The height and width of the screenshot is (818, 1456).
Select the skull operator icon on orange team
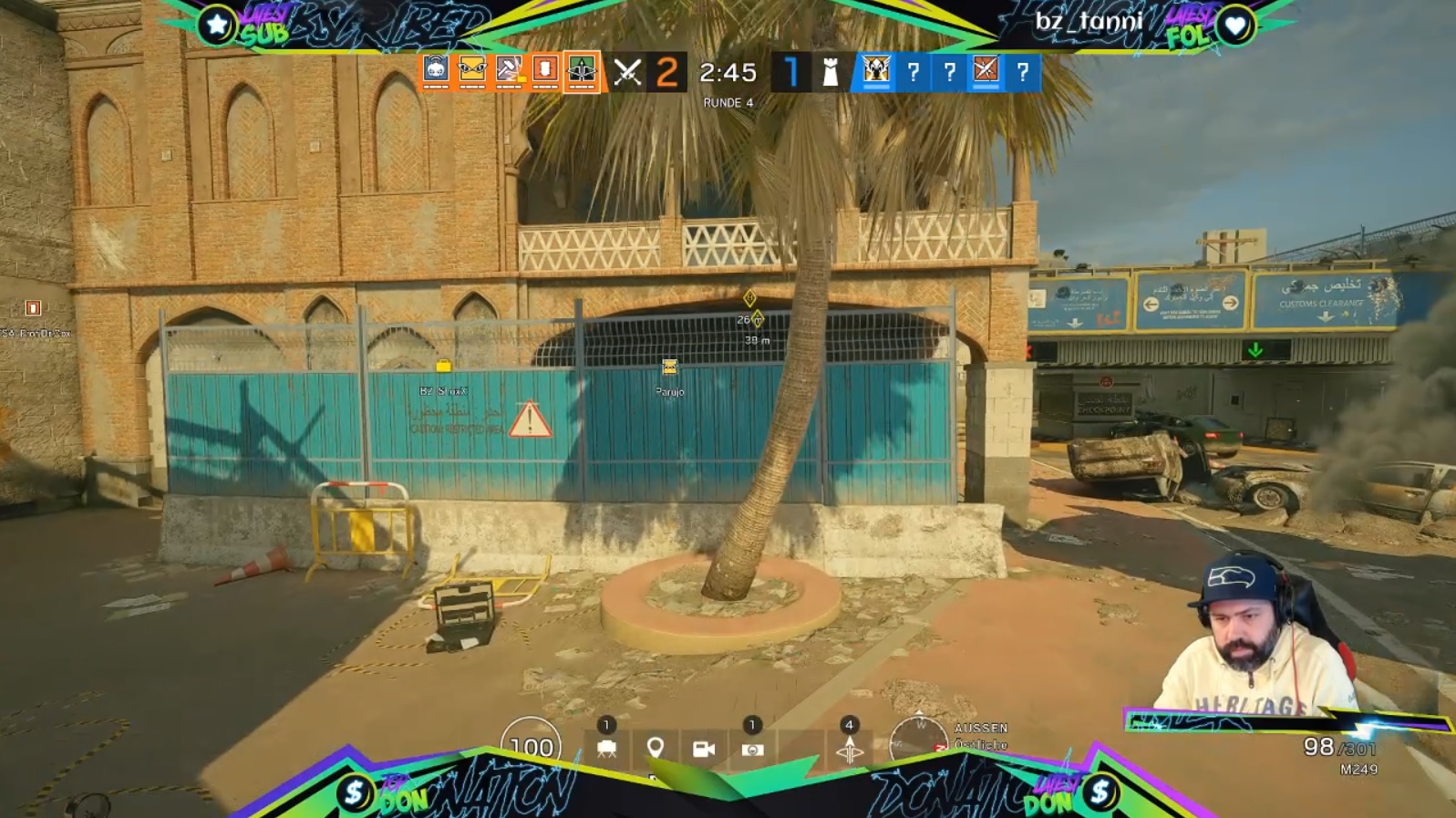point(436,70)
